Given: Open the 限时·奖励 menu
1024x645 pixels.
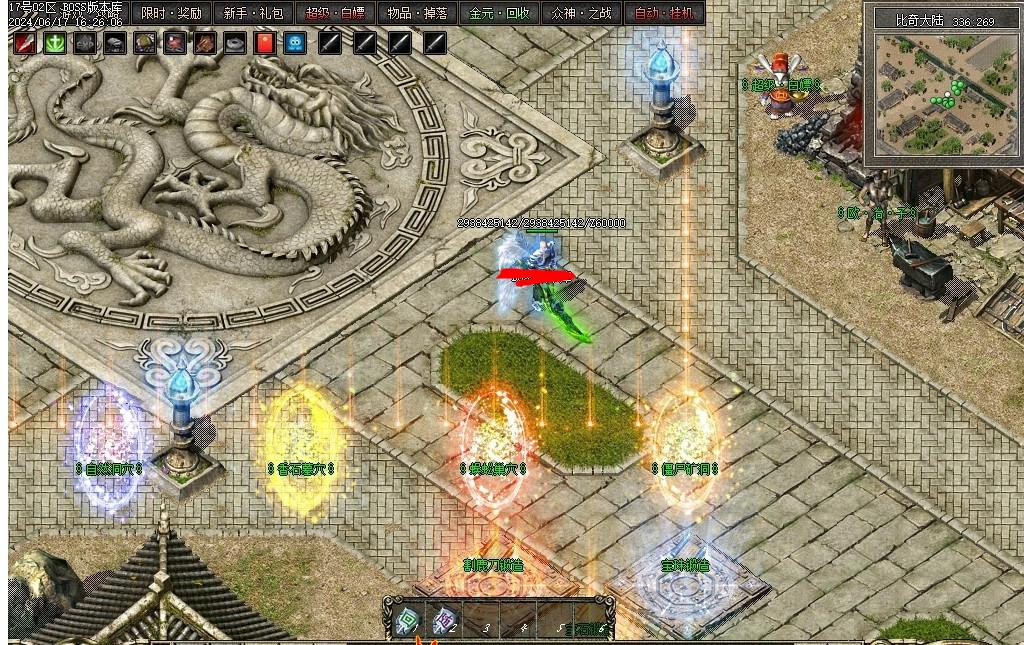Looking at the screenshot, I should point(171,14).
